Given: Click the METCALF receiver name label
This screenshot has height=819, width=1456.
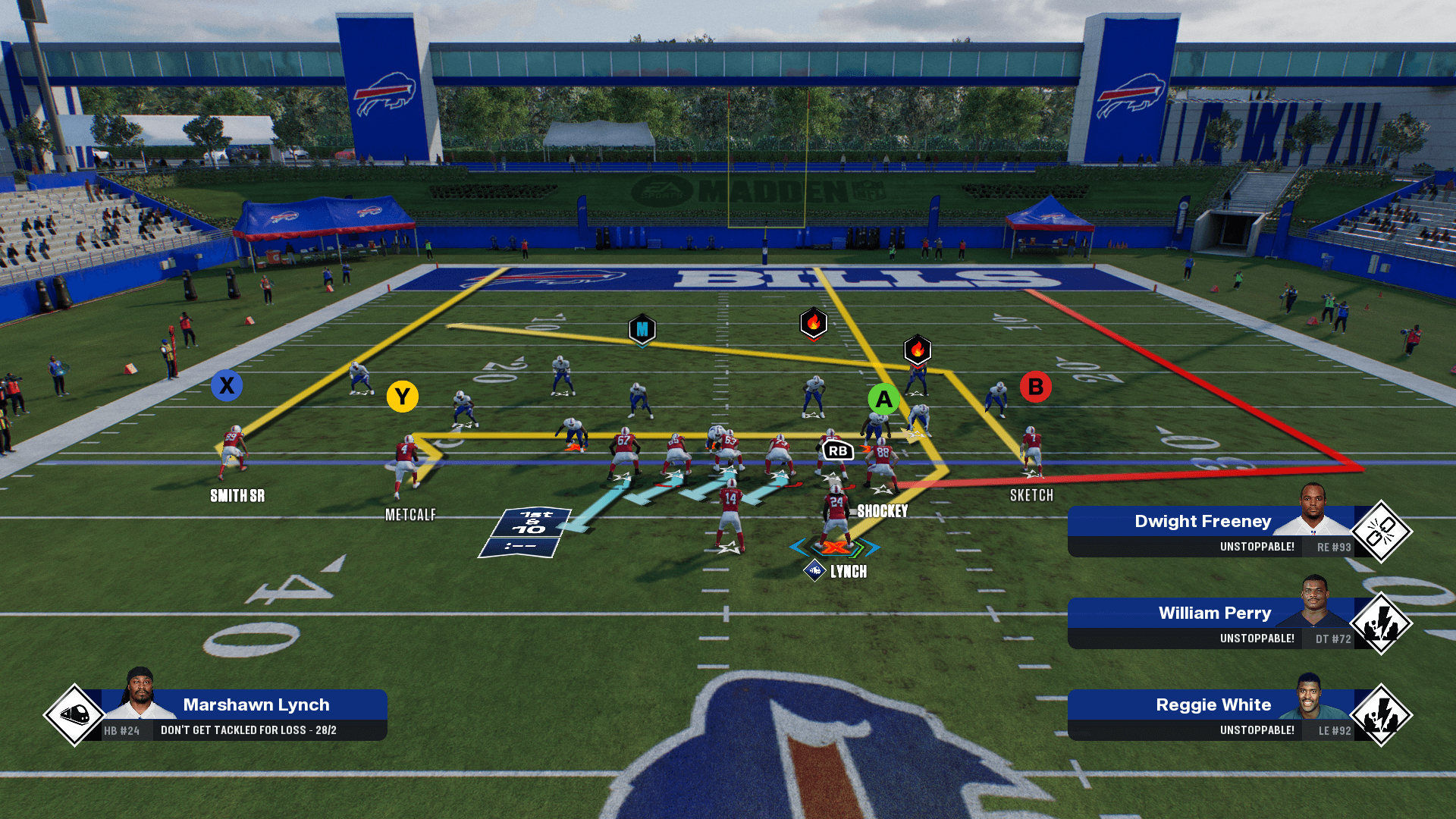Looking at the screenshot, I should pyautogui.click(x=410, y=515).
